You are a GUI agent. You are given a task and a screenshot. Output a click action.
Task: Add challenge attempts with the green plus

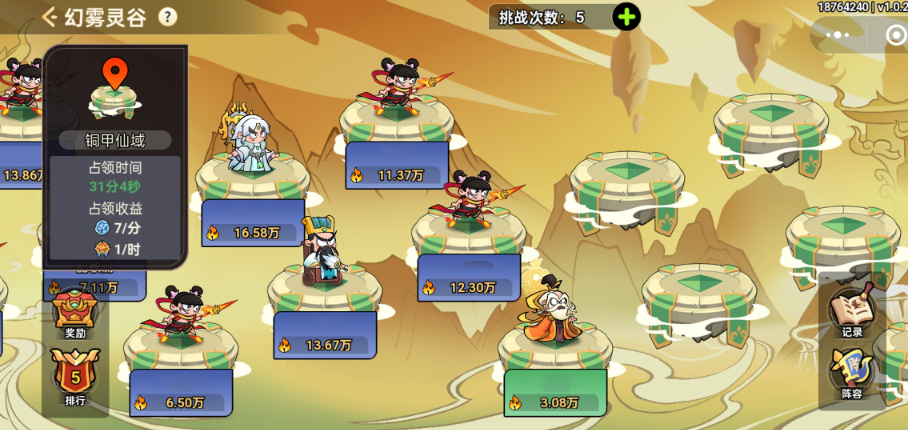click(x=626, y=17)
